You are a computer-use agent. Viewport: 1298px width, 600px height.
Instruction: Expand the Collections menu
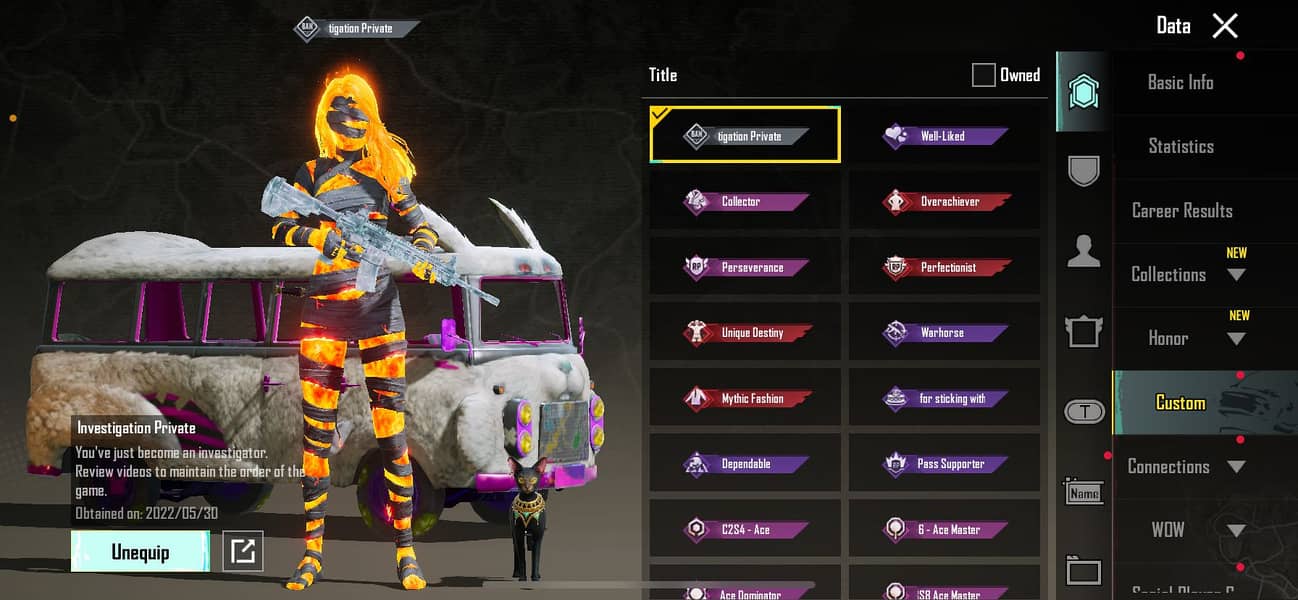click(x=1187, y=274)
